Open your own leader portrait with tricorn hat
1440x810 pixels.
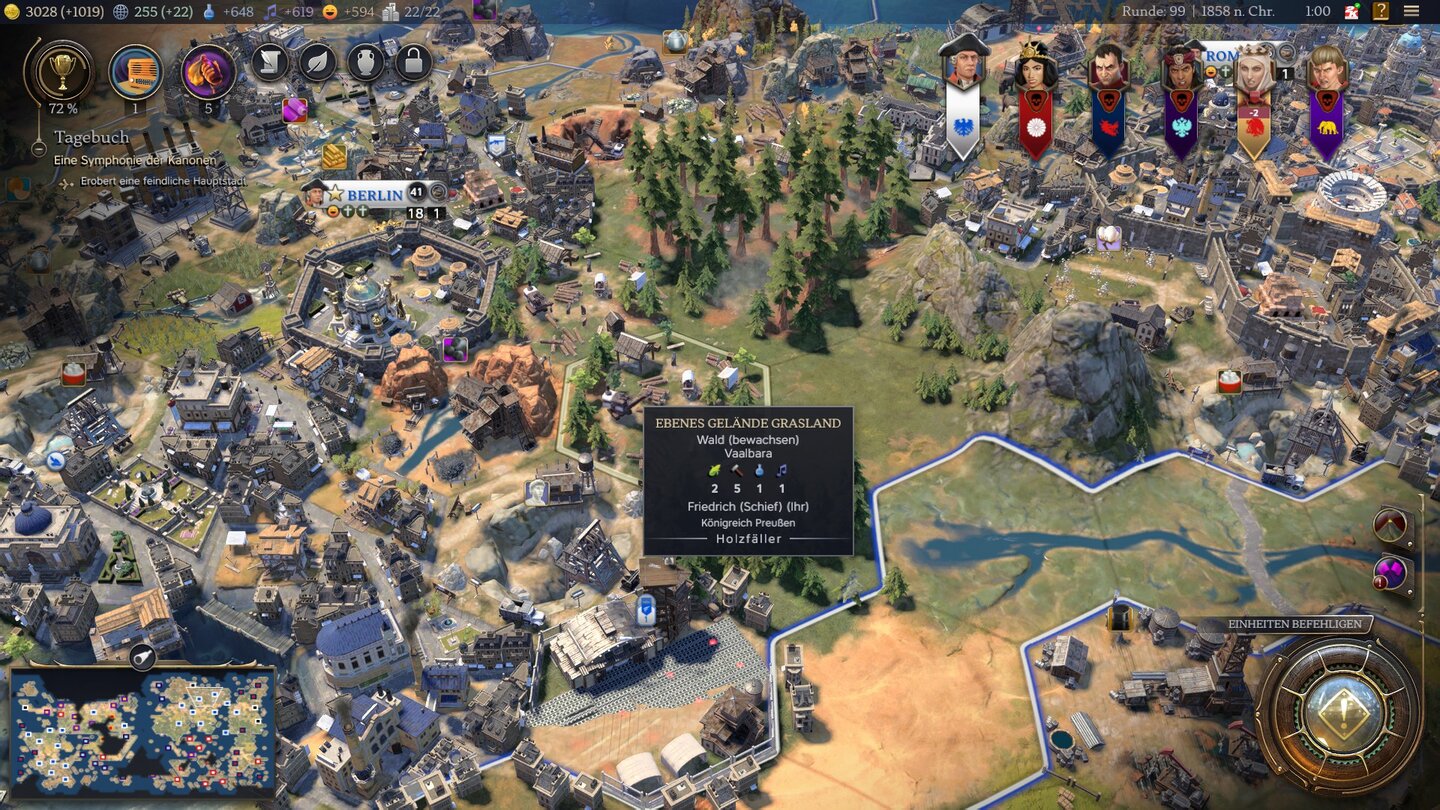(x=964, y=65)
